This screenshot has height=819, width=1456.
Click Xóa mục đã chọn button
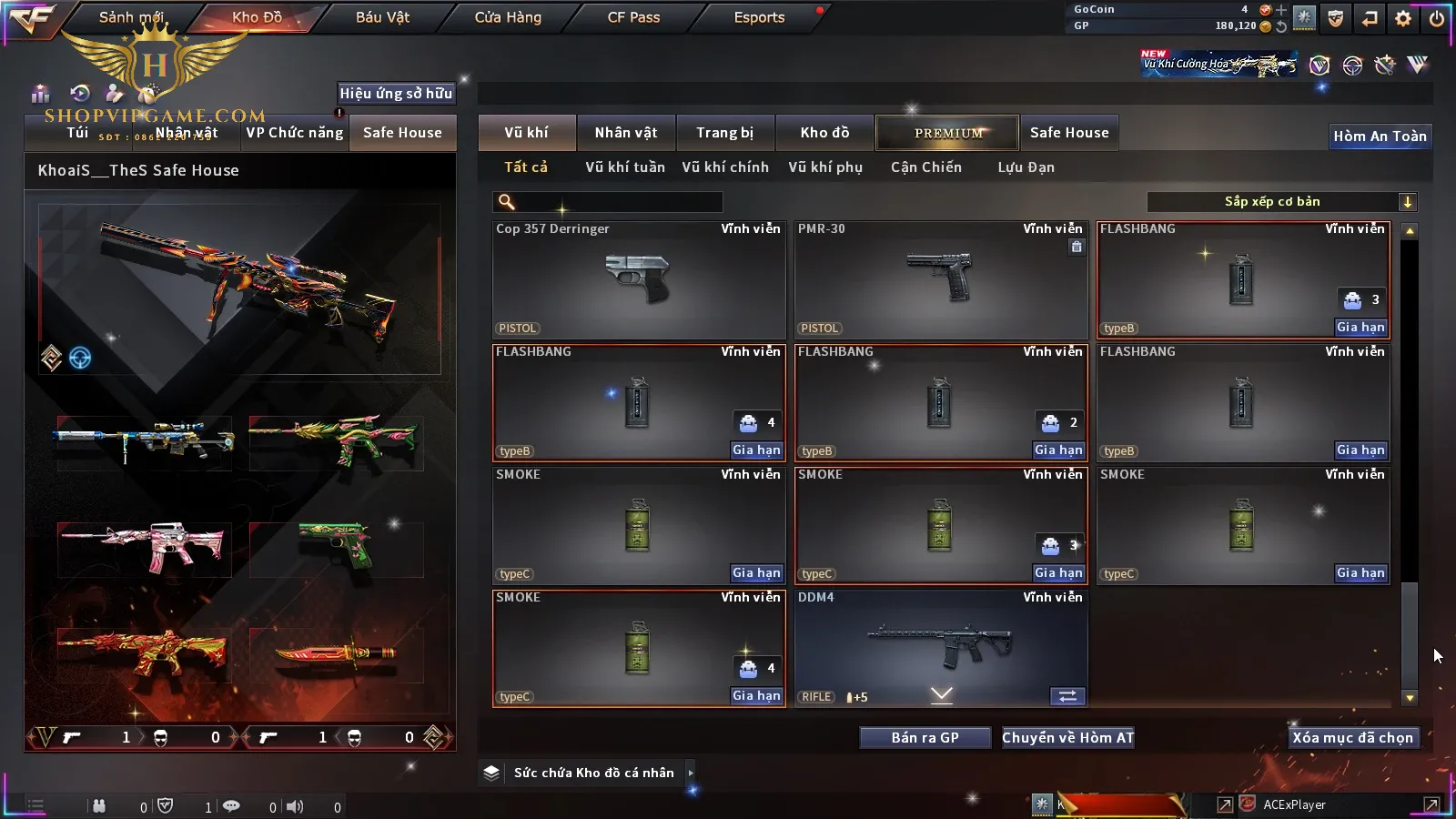[1352, 738]
